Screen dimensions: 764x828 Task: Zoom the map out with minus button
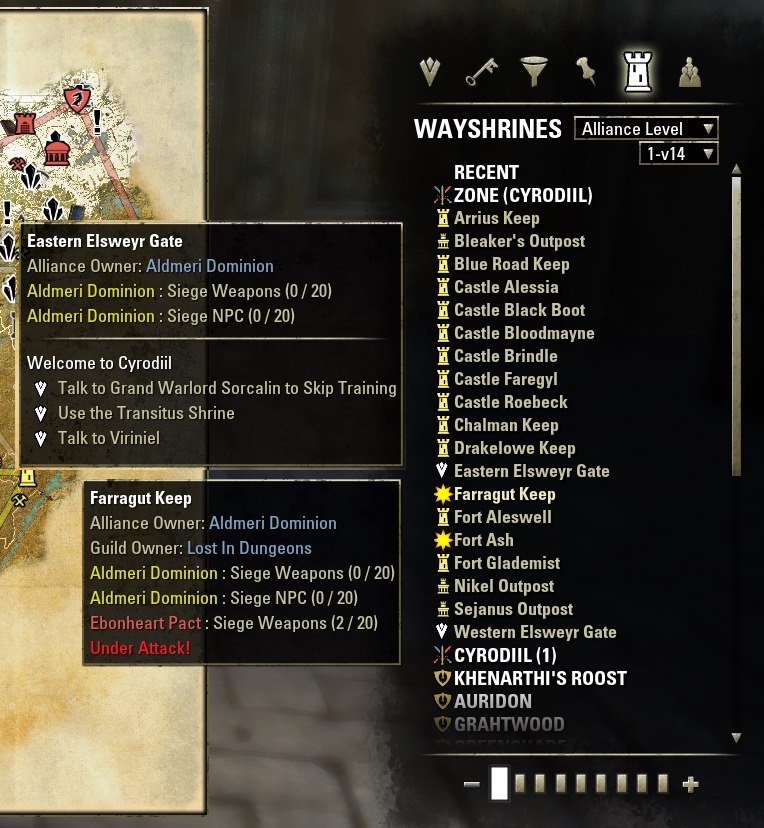click(x=472, y=785)
